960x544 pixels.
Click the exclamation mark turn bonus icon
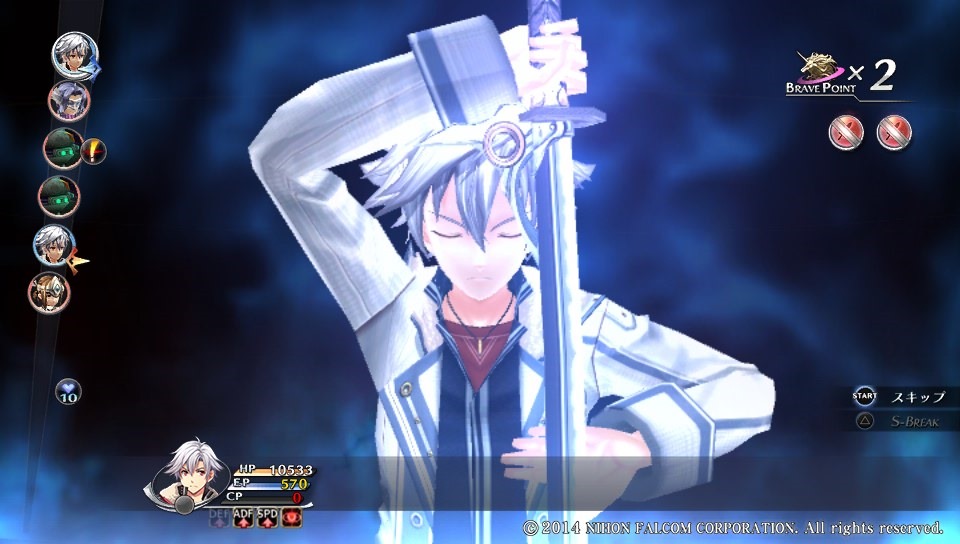[x=94, y=151]
